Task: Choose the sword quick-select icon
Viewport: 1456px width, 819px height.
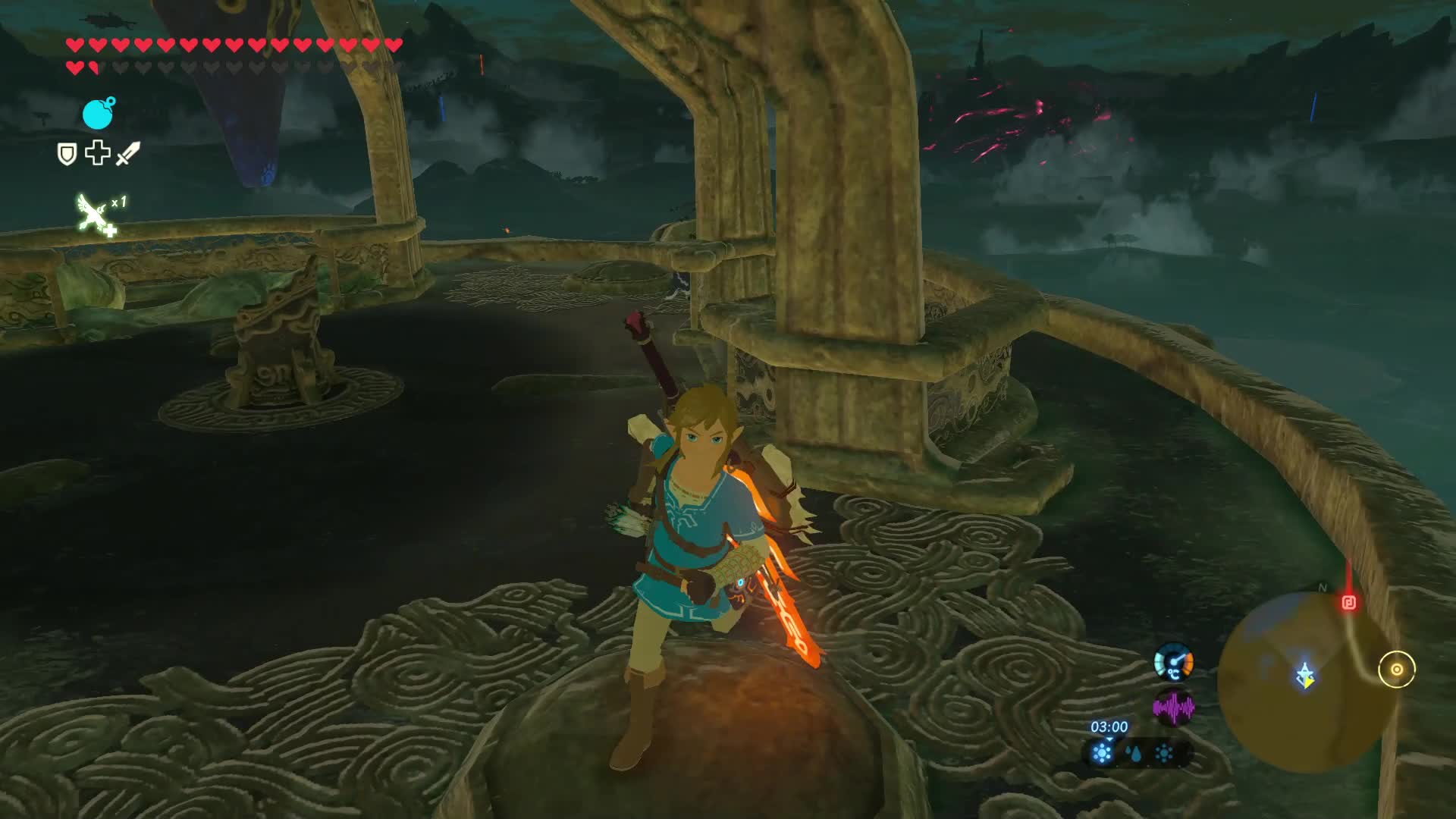Action: (x=128, y=153)
